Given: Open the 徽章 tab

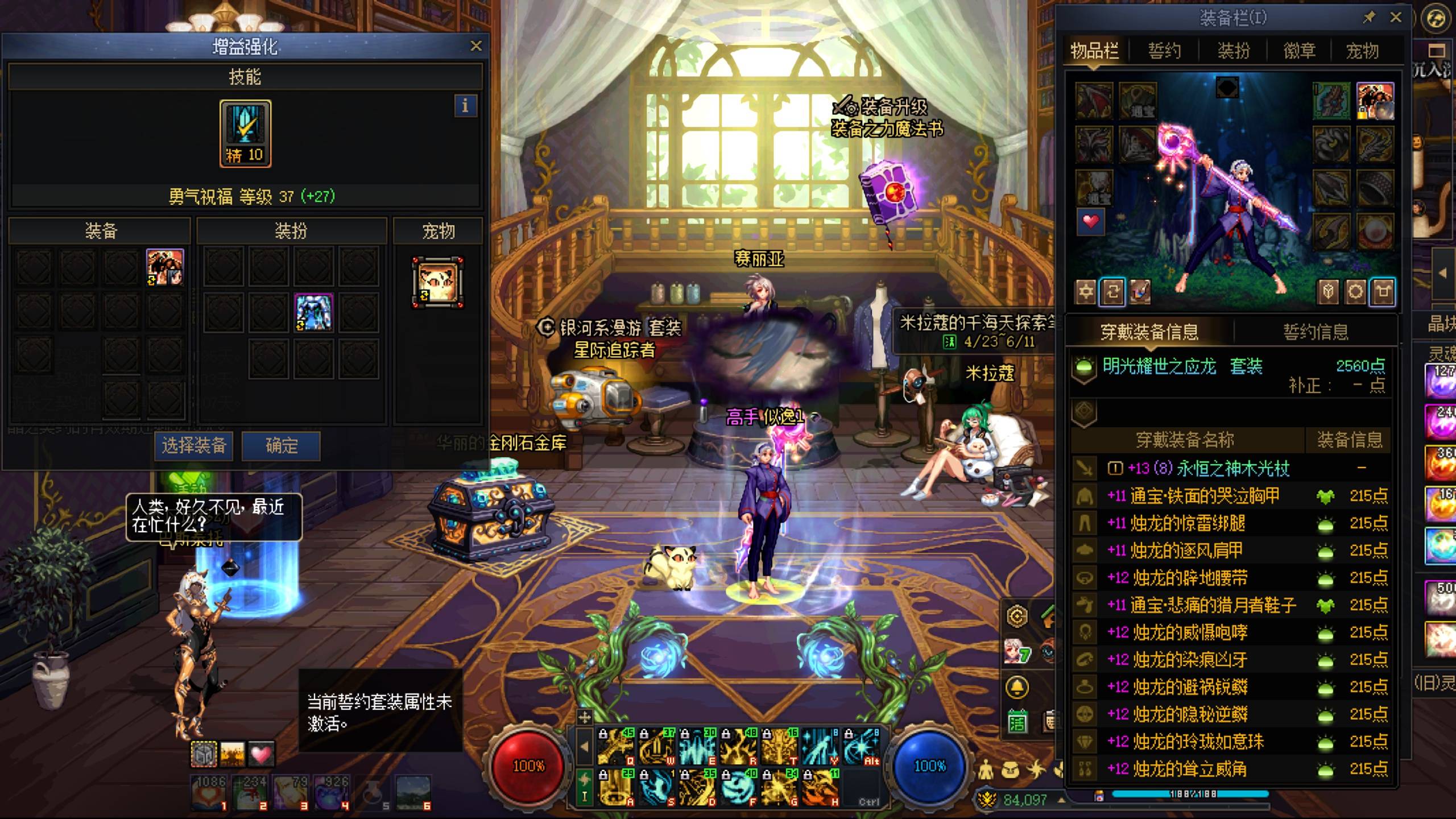Looking at the screenshot, I should (x=1299, y=51).
